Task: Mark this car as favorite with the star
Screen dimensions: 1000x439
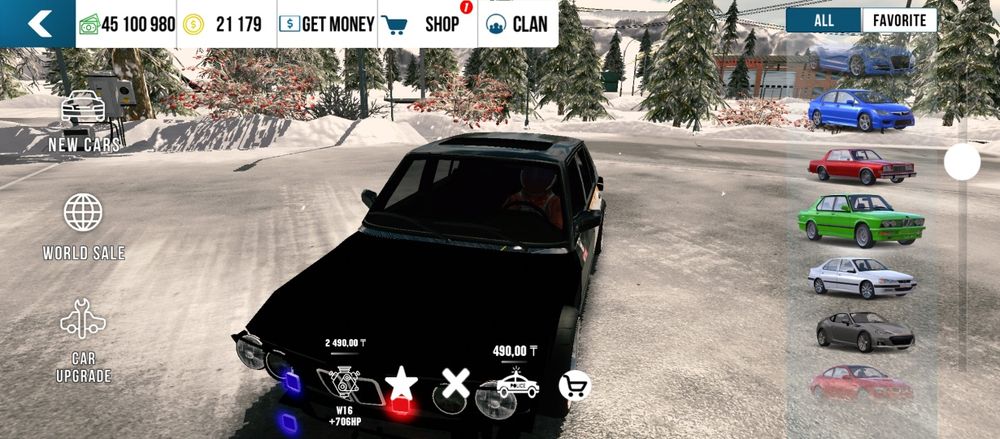Action: [401, 384]
